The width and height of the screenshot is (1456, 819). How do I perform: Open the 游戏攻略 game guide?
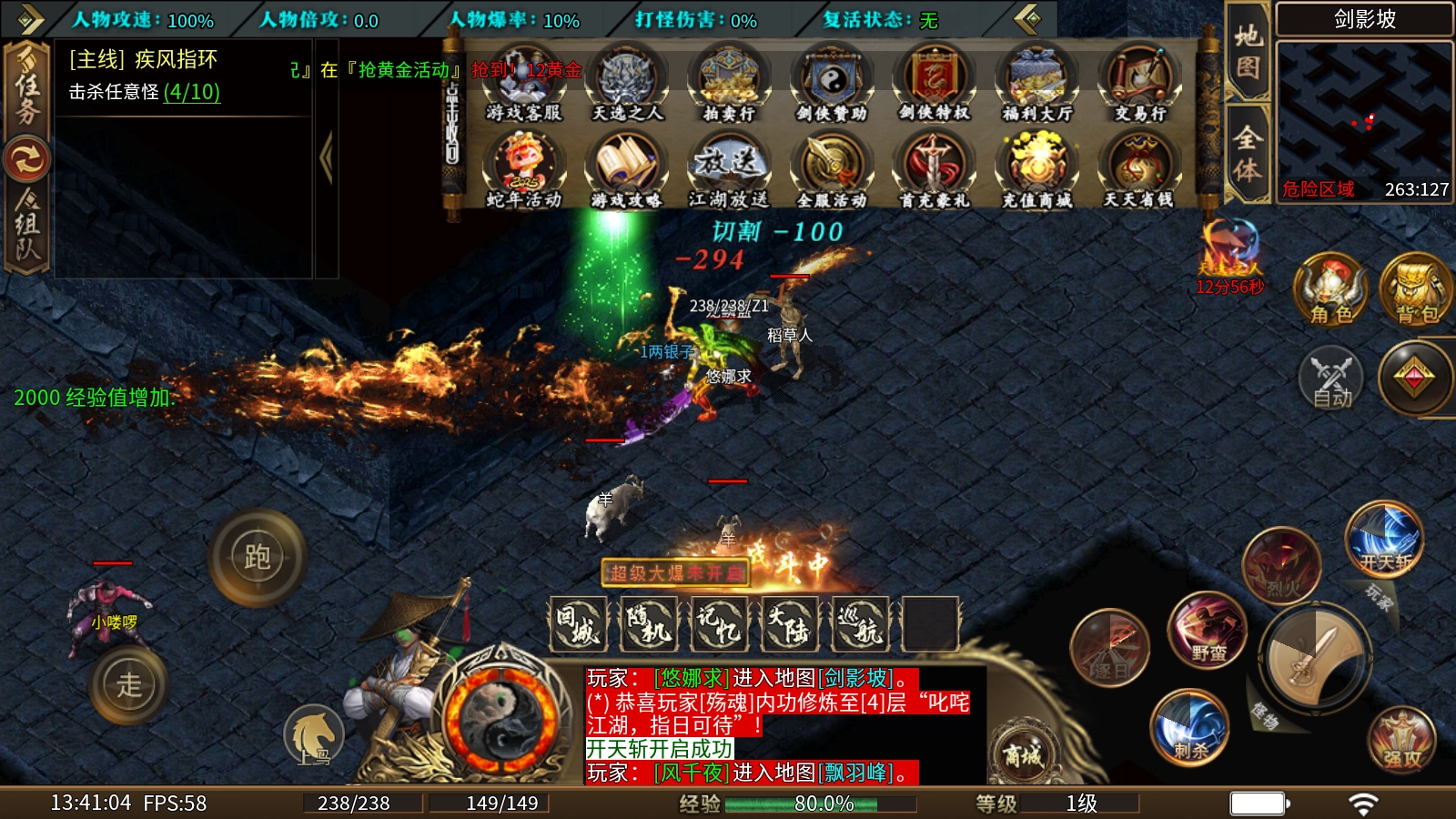pos(626,169)
